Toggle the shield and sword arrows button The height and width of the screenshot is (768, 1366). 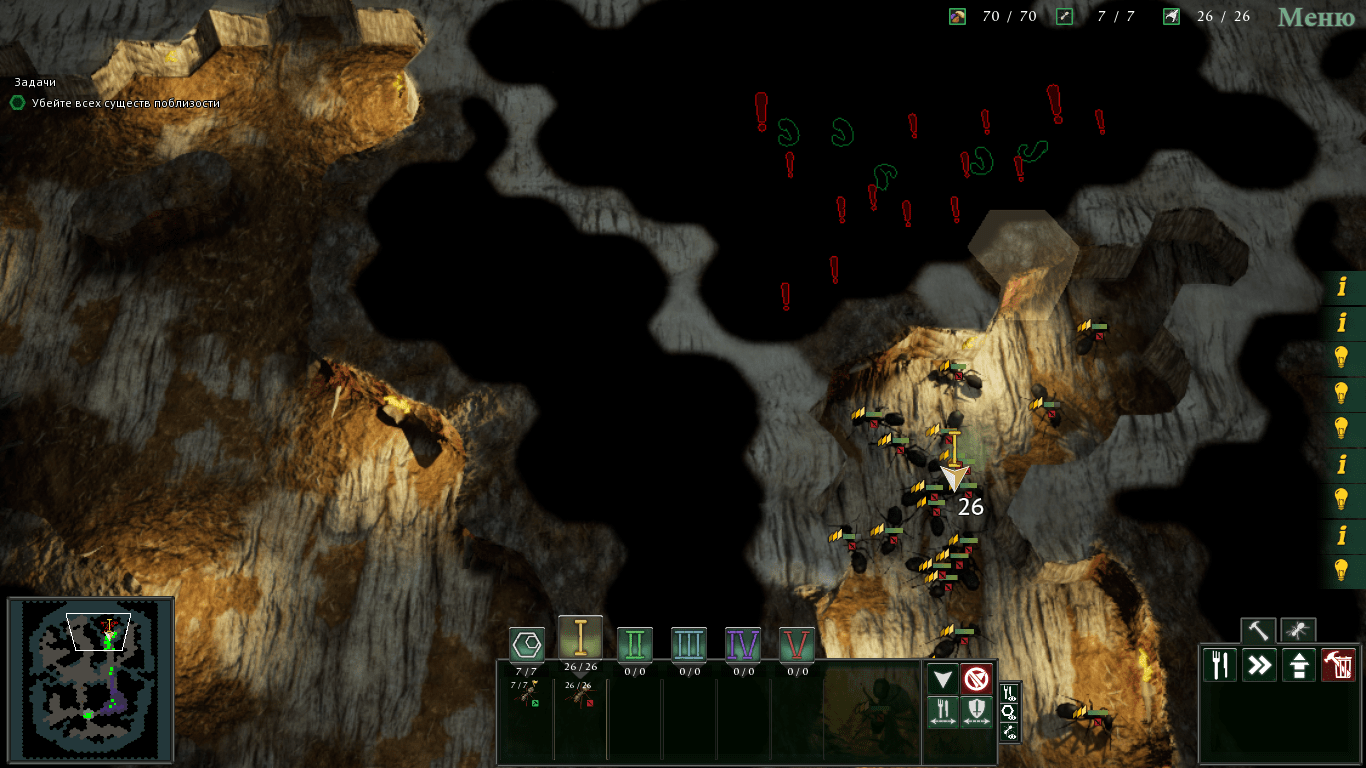977,712
